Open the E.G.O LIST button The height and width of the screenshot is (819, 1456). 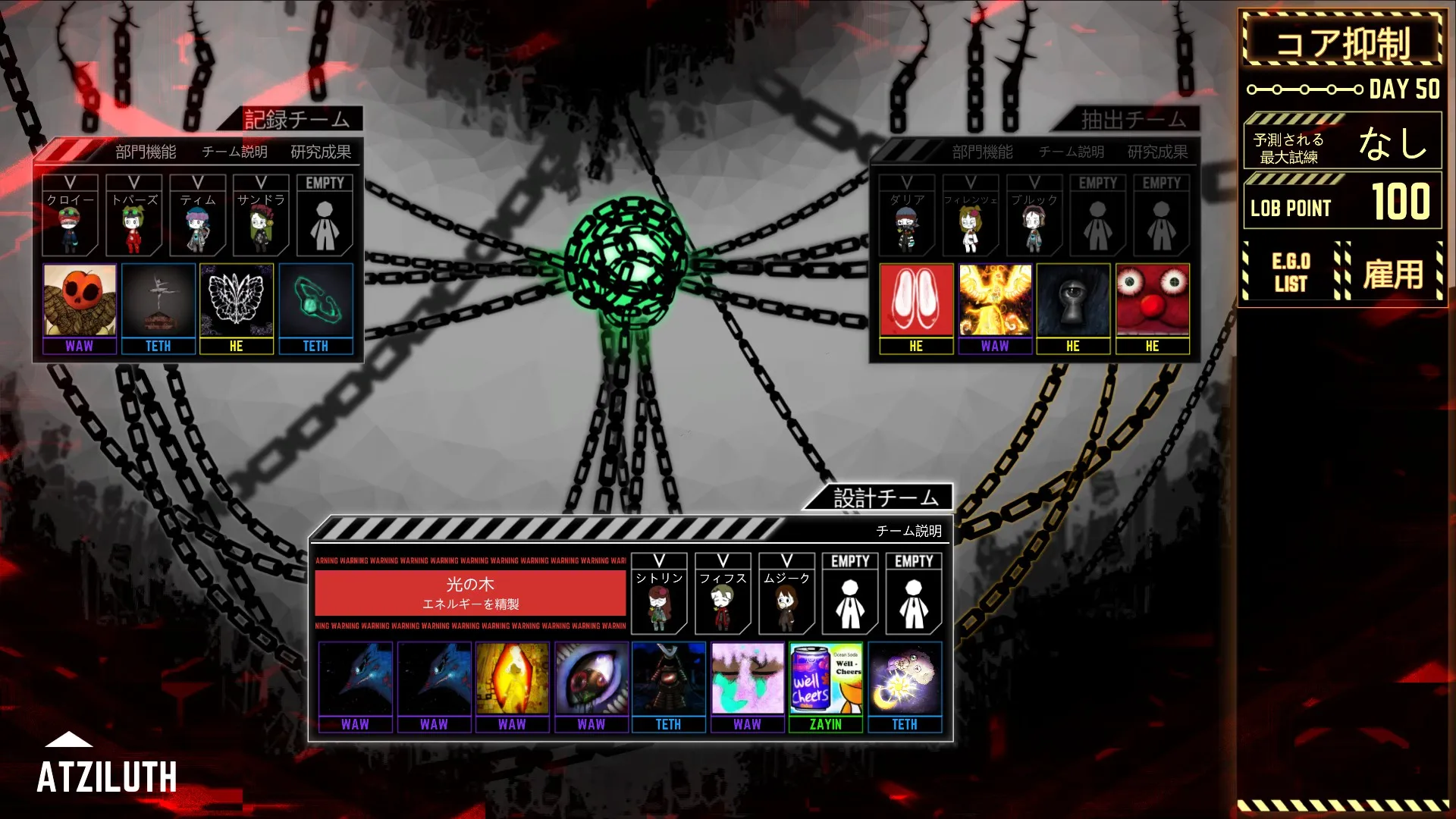pos(1291,272)
